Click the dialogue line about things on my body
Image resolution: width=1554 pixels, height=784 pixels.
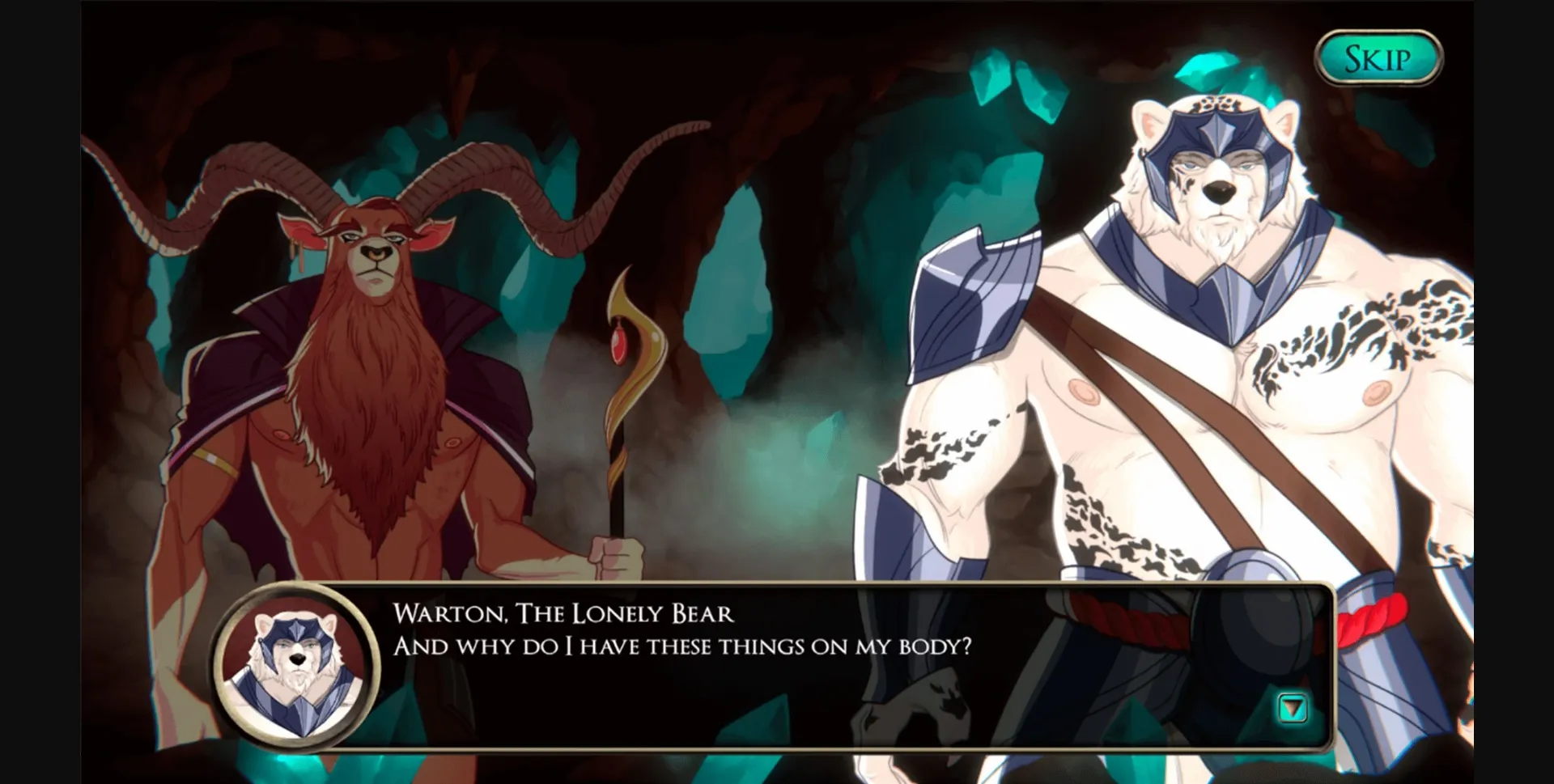tap(684, 647)
